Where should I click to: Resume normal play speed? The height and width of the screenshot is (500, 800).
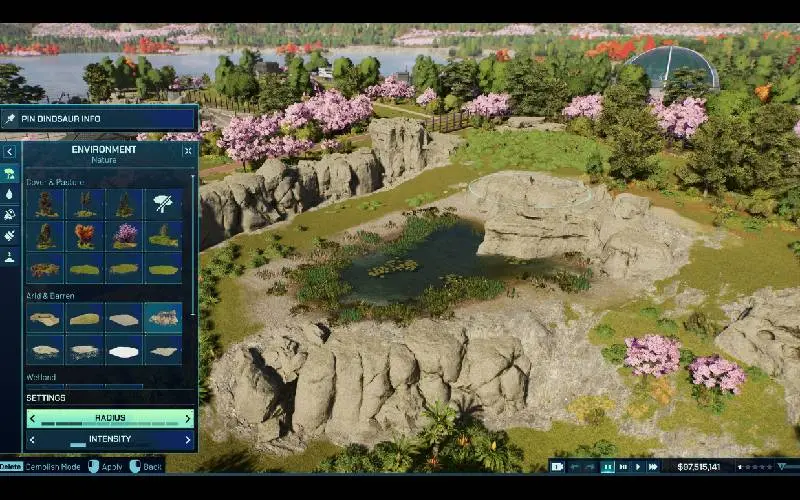[638, 466]
